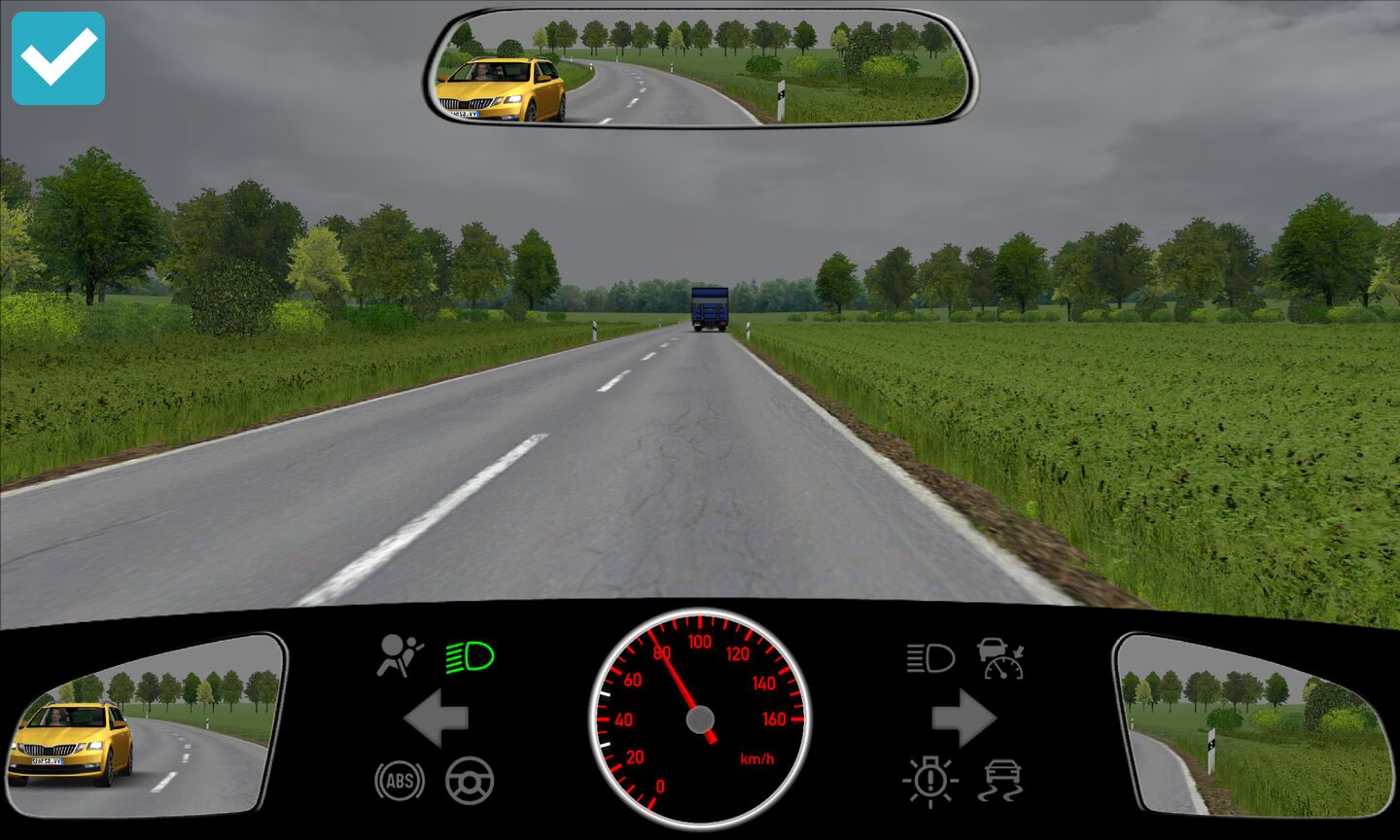
Task: Check the left side mirror
Action: tap(146, 724)
